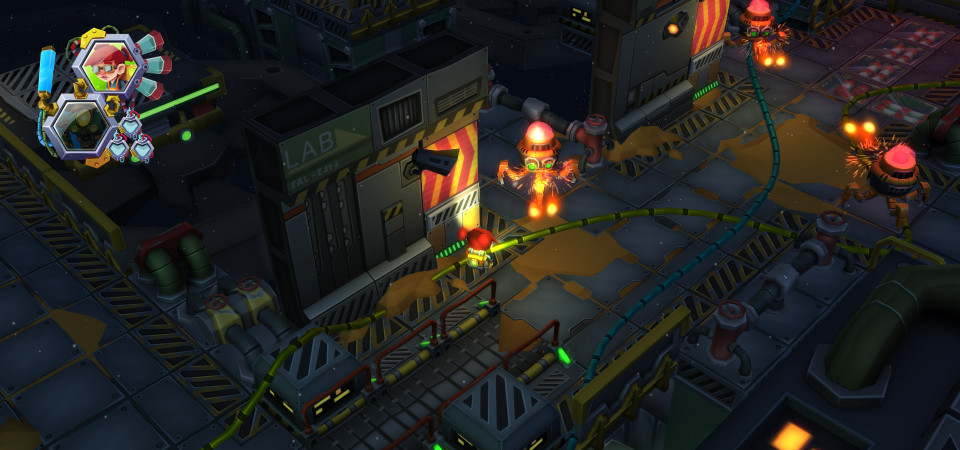The width and height of the screenshot is (960, 450).
Task: Select the red-haired girl character portrait
Action: click(108, 65)
